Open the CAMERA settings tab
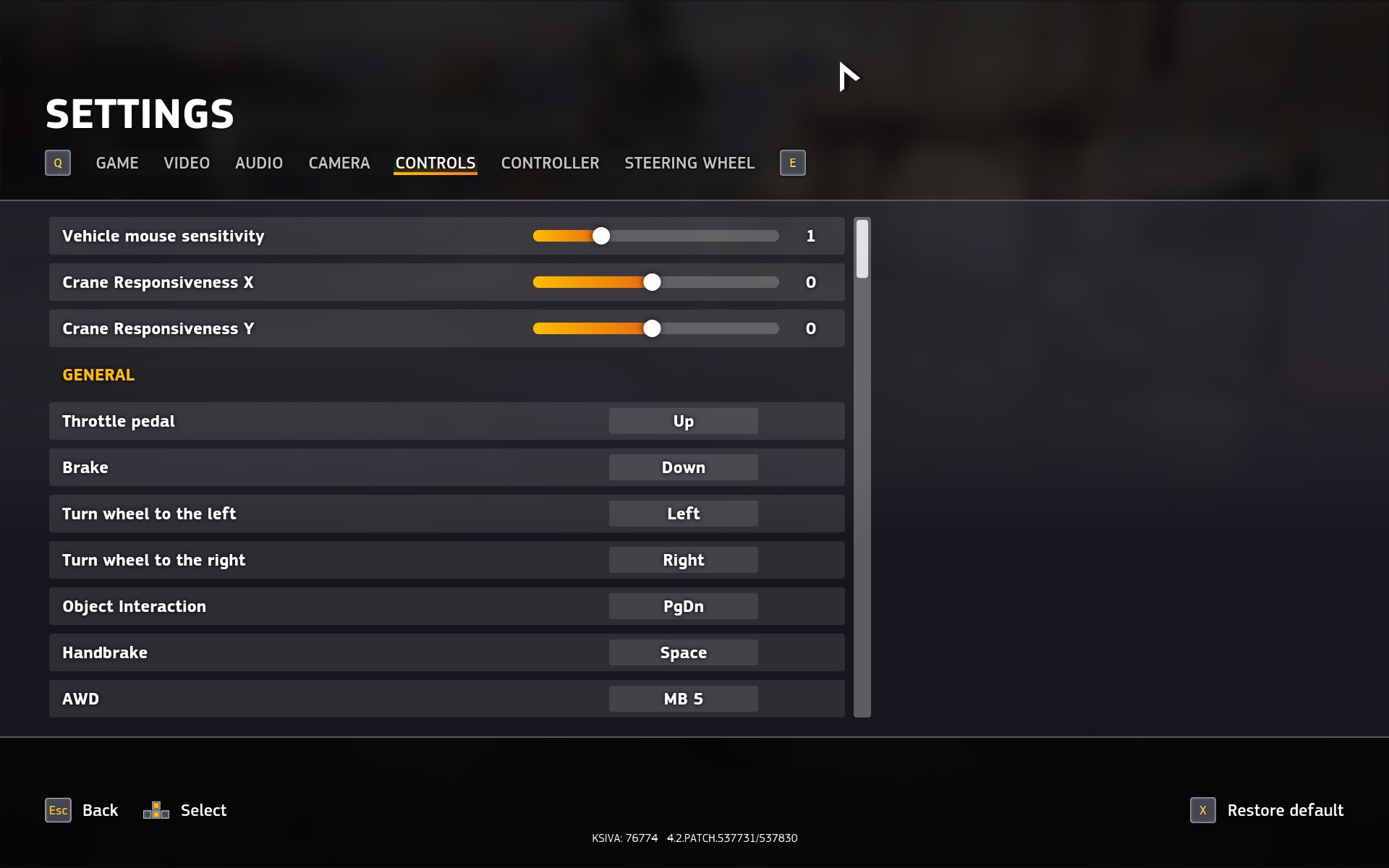The height and width of the screenshot is (868, 1389). pos(339,163)
